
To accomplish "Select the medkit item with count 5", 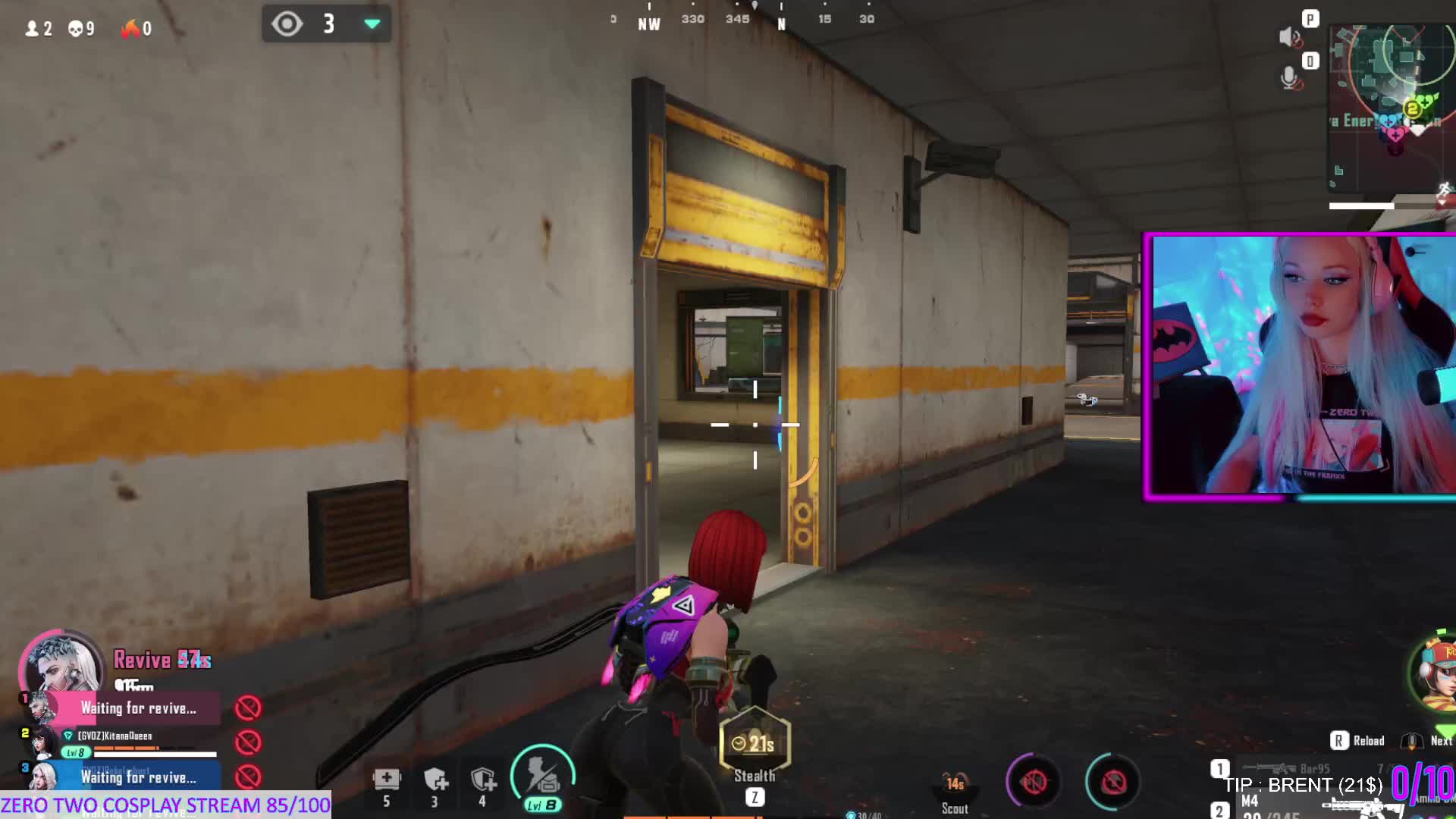I will click(387, 781).
